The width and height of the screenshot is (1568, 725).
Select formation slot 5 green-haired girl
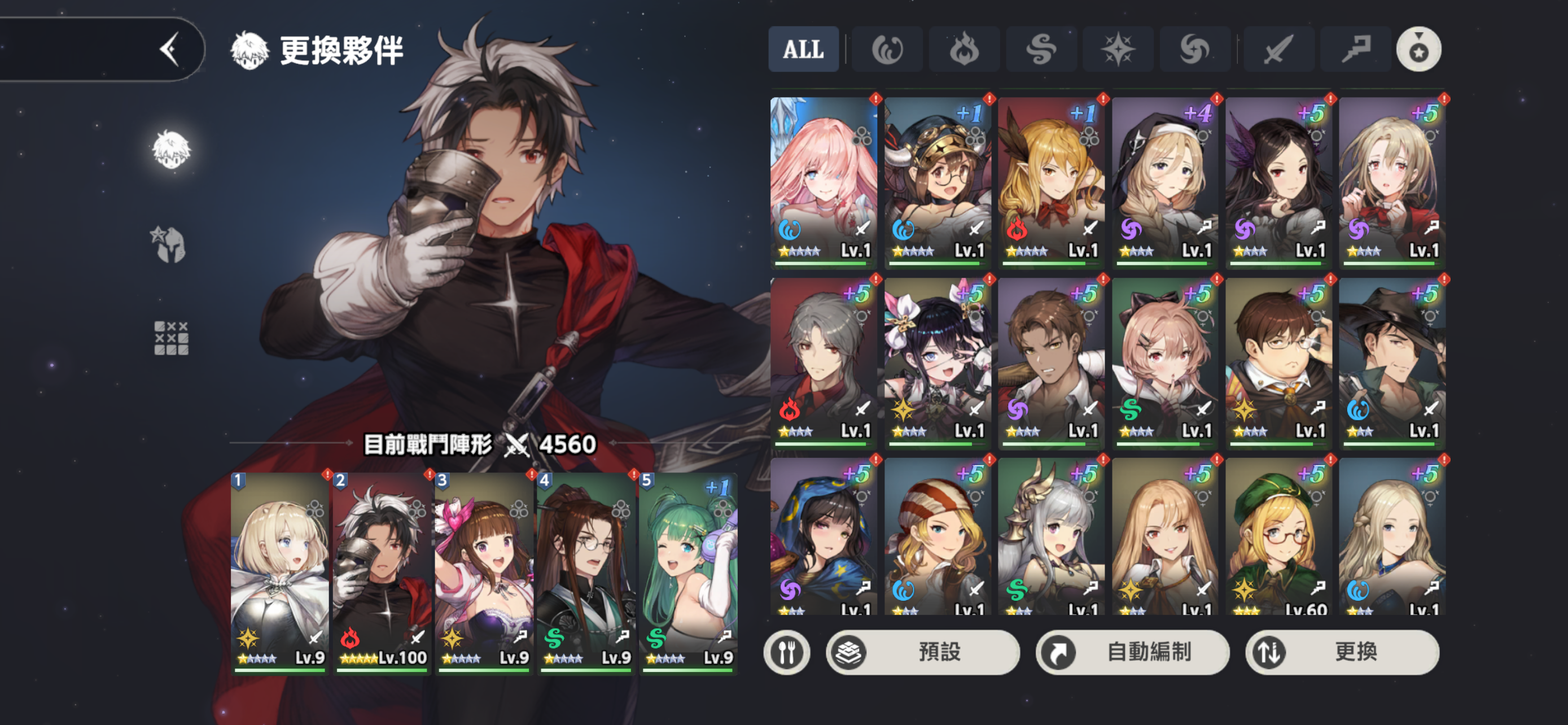689,572
